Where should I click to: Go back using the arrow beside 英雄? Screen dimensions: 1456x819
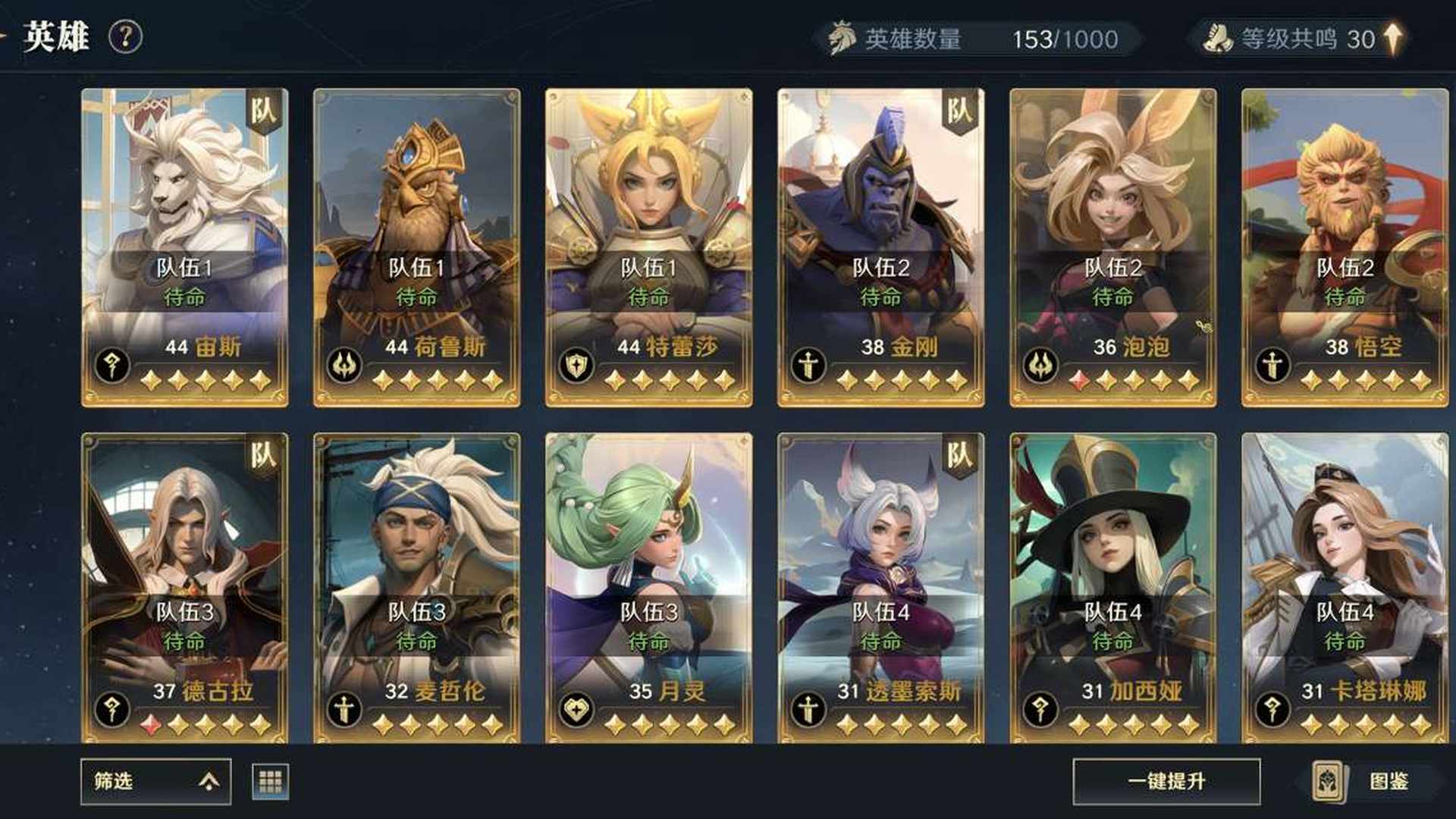point(5,35)
